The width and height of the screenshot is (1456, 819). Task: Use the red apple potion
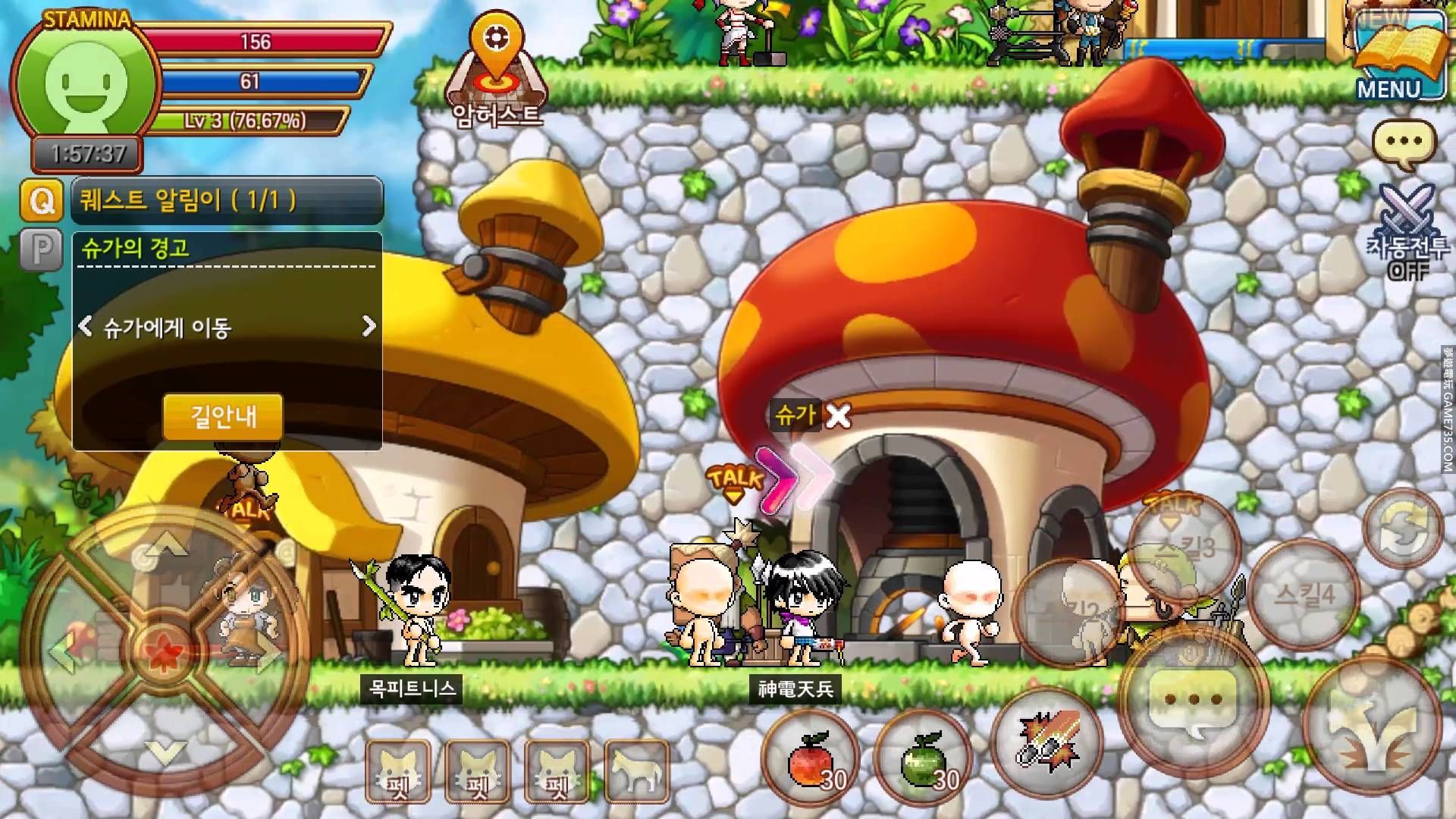pyautogui.click(x=811, y=760)
